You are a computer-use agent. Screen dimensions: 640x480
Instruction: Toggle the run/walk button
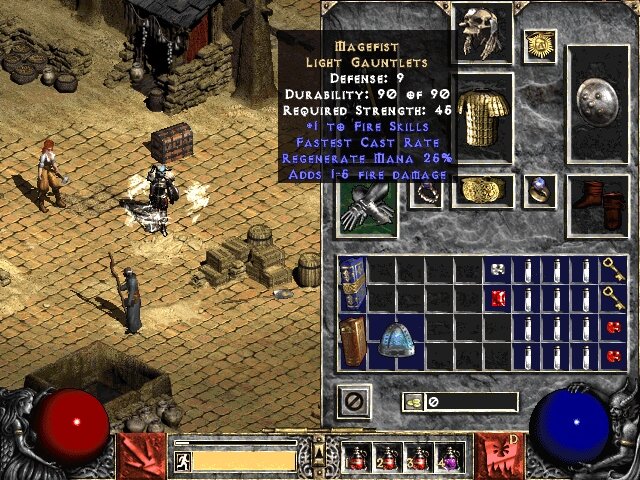182,460
